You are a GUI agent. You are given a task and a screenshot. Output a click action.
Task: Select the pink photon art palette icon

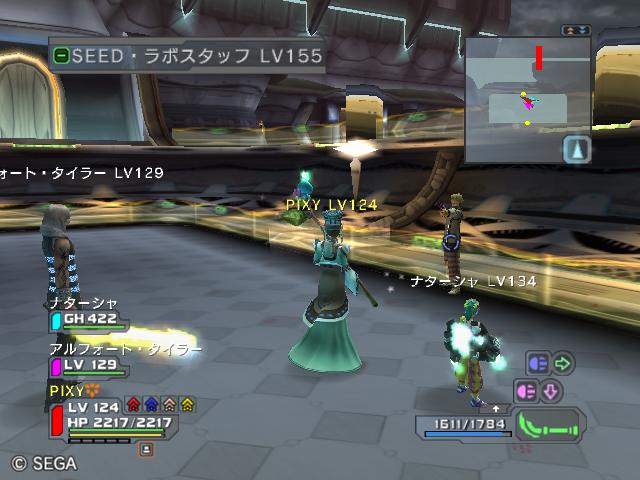pos(527,389)
